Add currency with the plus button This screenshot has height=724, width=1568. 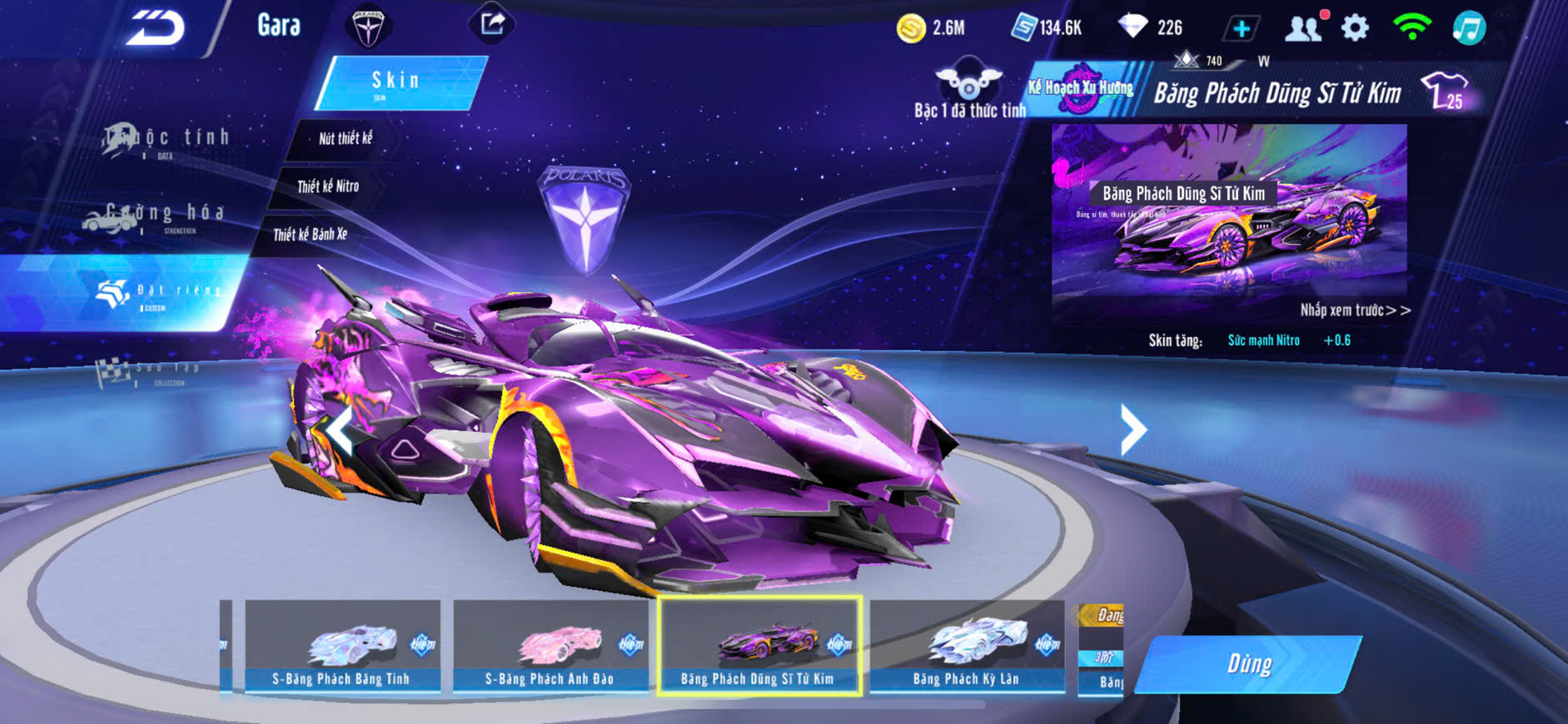click(1241, 28)
